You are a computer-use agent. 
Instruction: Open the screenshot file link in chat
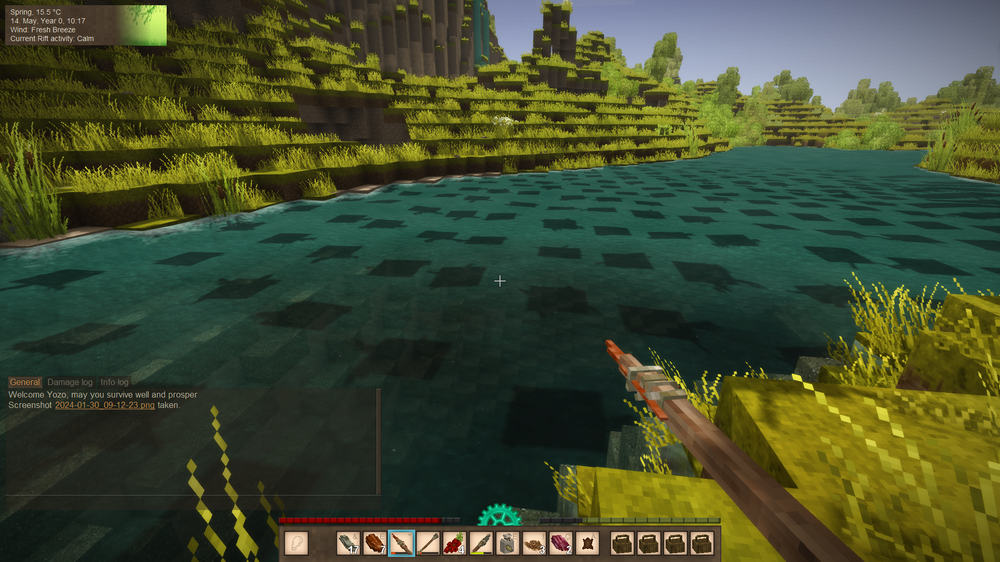104,405
